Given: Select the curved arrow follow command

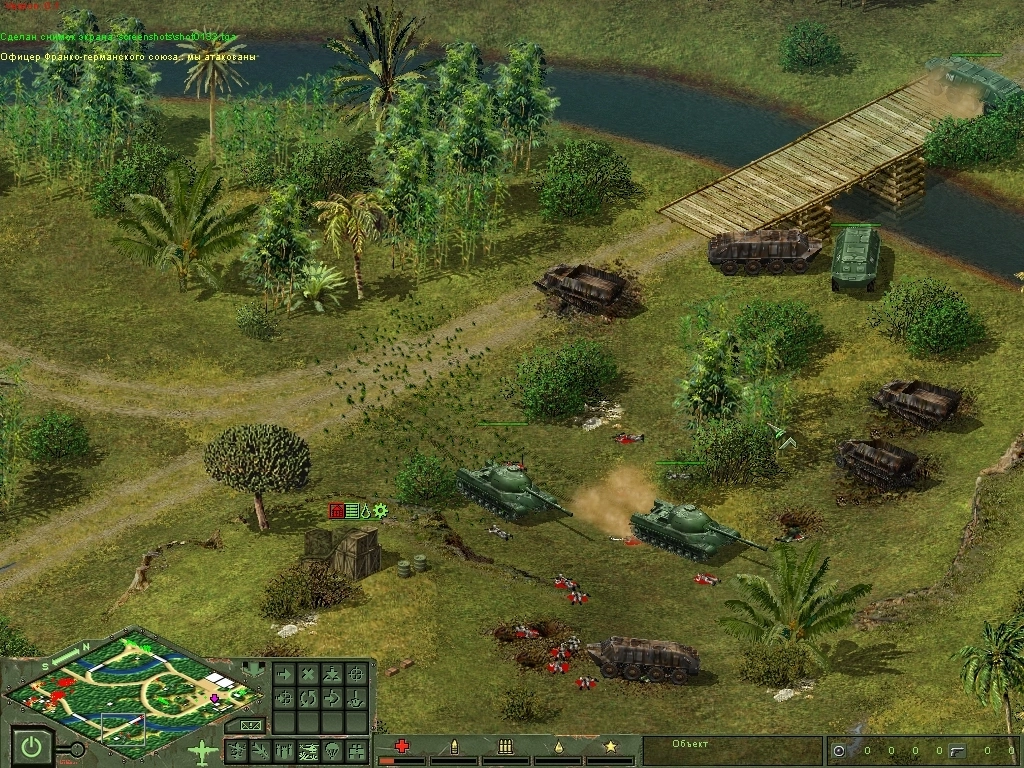Looking at the screenshot, I should tap(332, 698).
